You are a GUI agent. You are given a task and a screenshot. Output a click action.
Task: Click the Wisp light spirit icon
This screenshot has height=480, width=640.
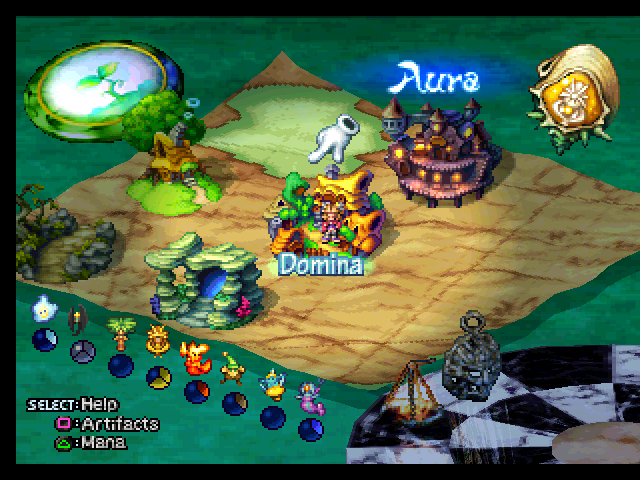coord(42,309)
